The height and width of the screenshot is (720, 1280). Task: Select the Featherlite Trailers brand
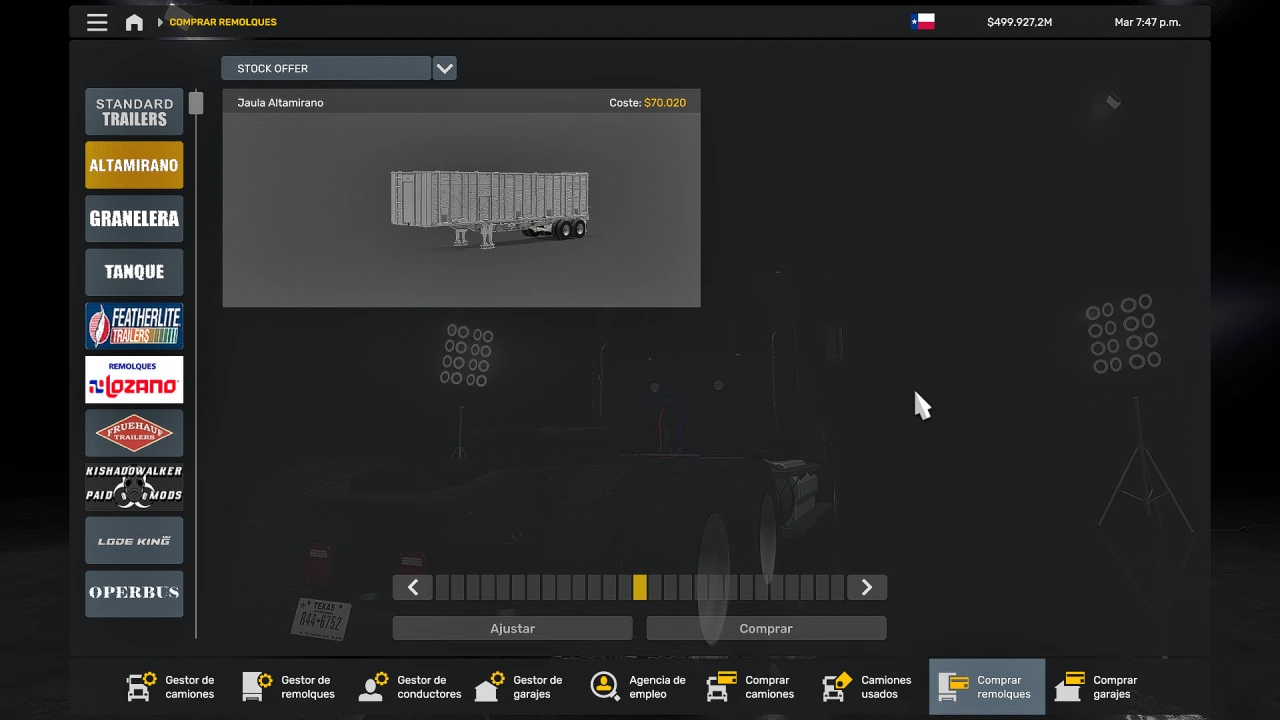point(134,325)
